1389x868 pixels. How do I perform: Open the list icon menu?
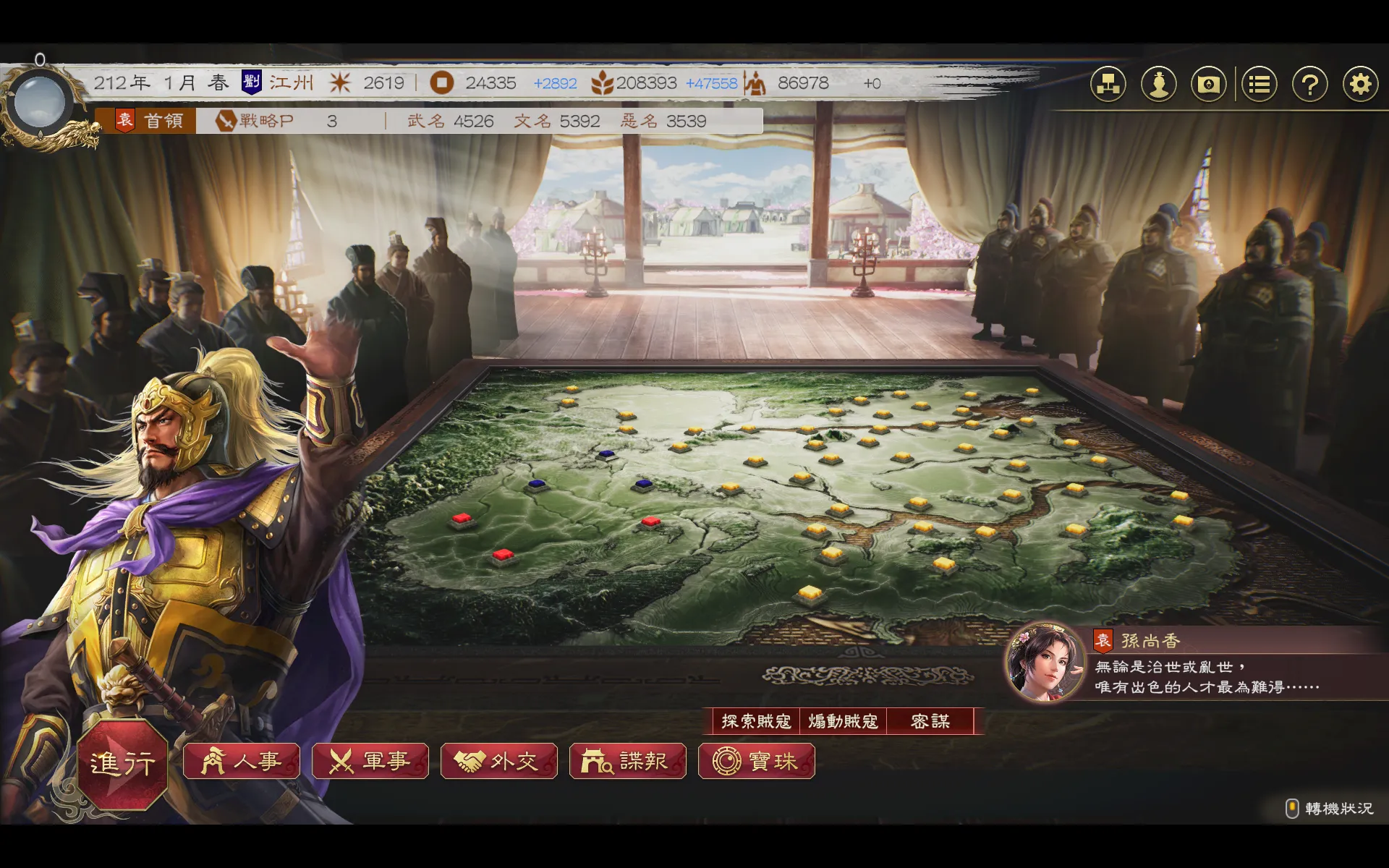point(1260,85)
